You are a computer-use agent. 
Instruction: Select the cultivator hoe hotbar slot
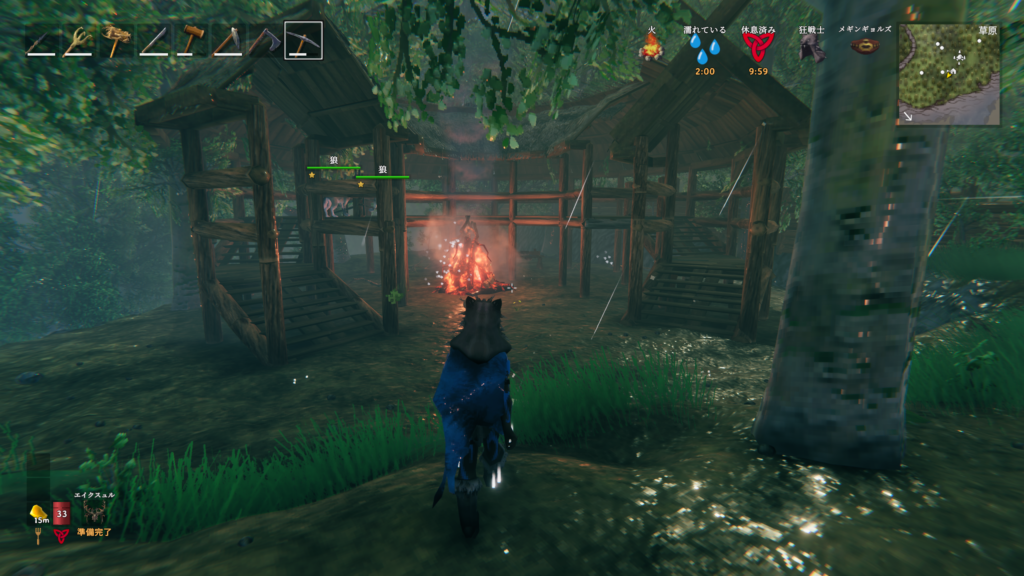click(x=228, y=41)
